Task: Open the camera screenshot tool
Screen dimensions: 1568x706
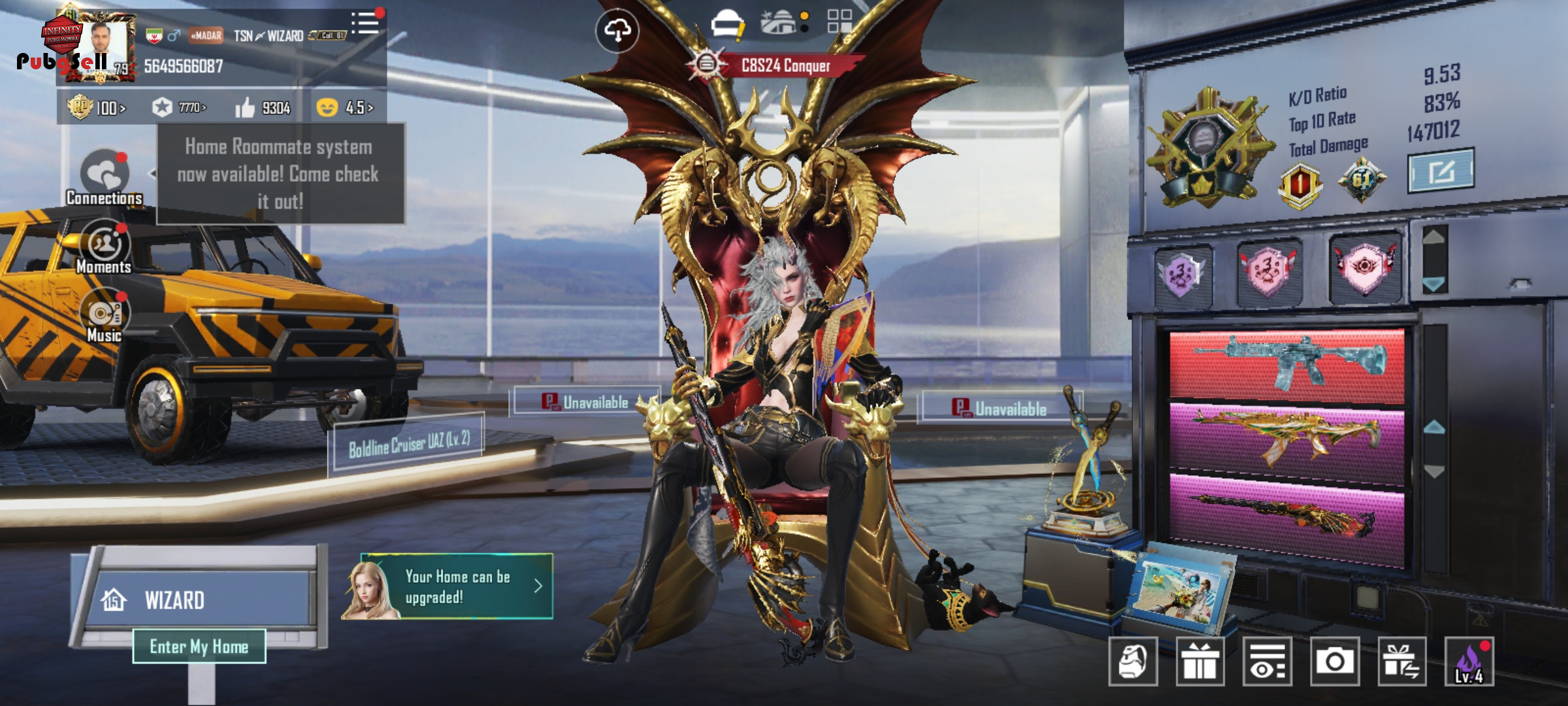Action: tap(1334, 662)
